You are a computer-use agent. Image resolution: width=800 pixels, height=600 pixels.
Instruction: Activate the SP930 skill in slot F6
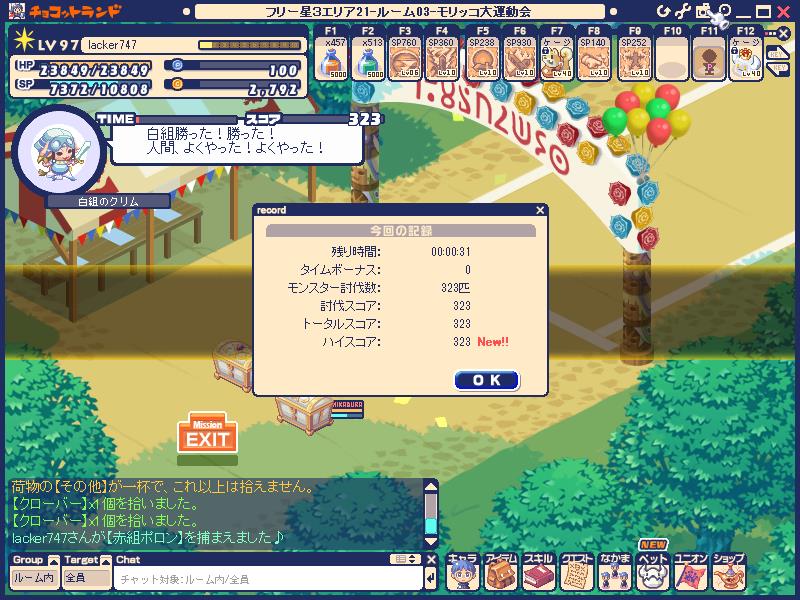pos(518,62)
